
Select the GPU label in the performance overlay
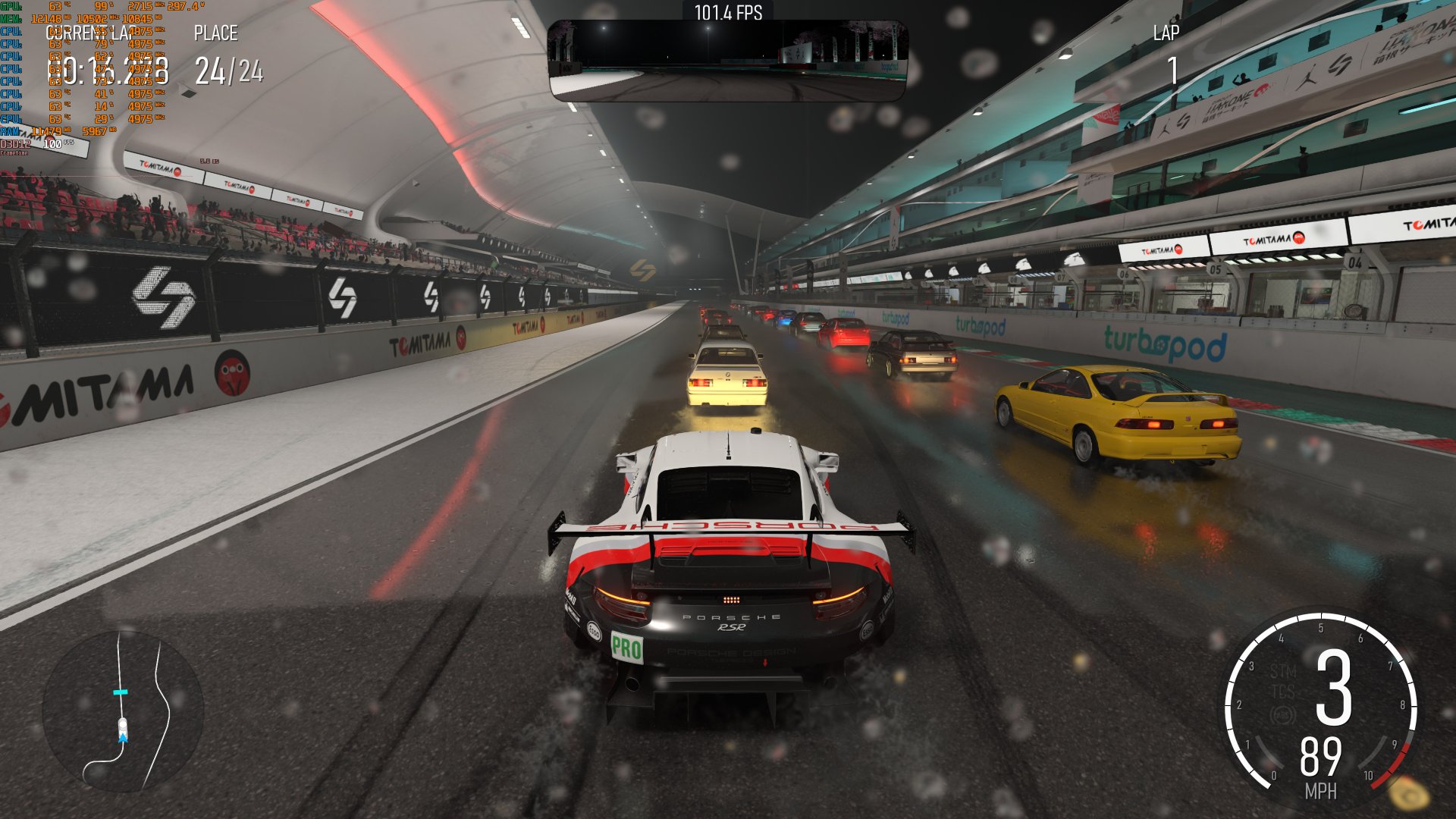[x=9, y=6]
